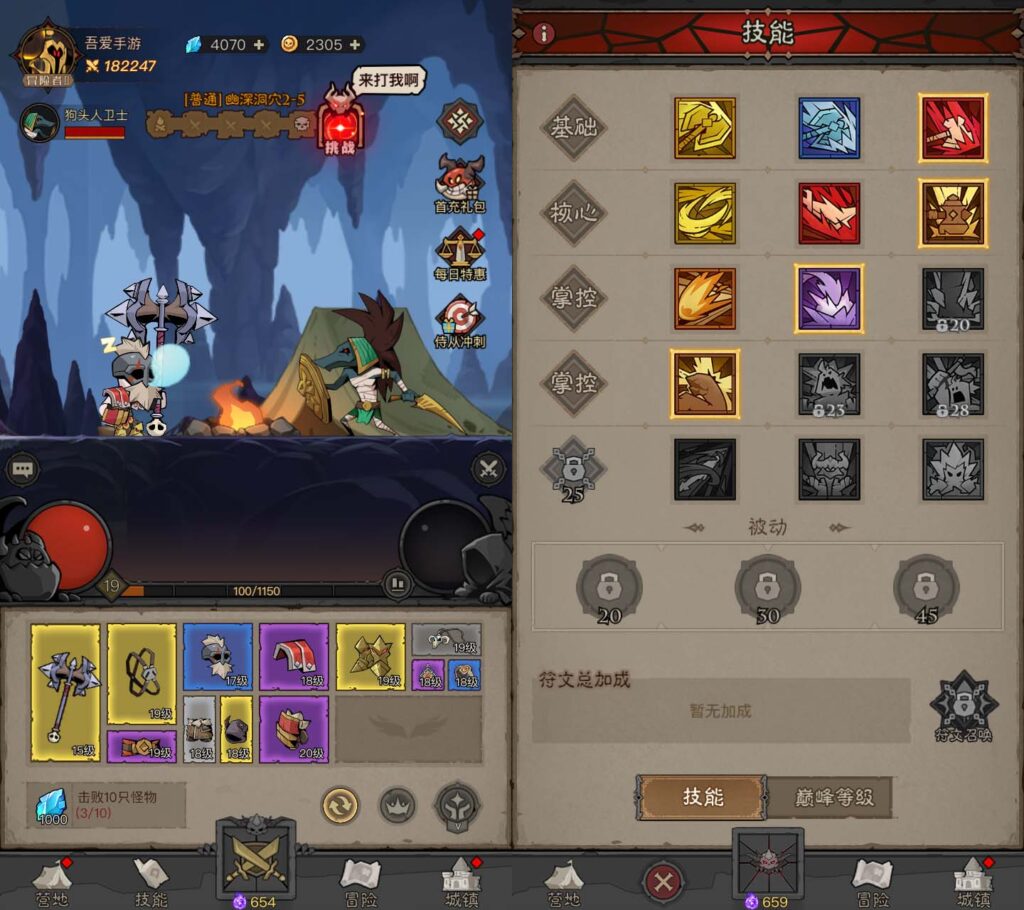Select the blue ice axe skill icon
This screenshot has height=910, width=1024.
pyautogui.click(x=829, y=128)
